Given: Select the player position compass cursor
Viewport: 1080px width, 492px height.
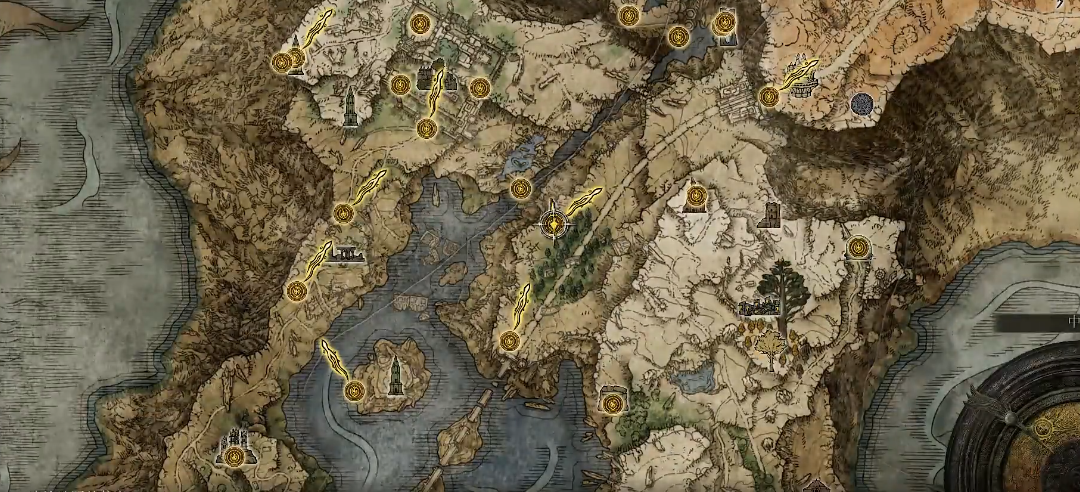Looking at the screenshot, I should (x=553, y=224).
